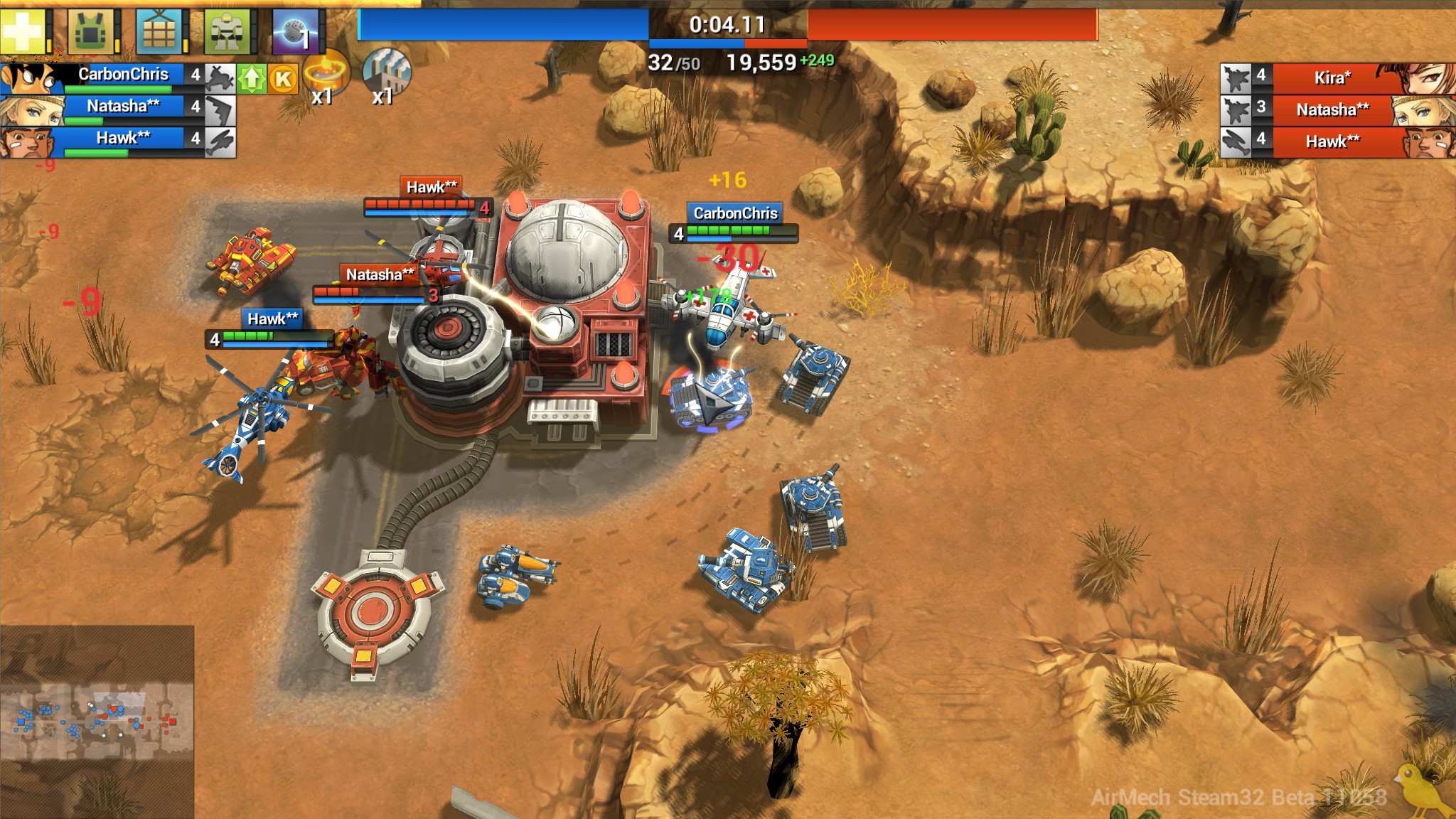
Task: Select the armor vest item slot
Action: 92,31
